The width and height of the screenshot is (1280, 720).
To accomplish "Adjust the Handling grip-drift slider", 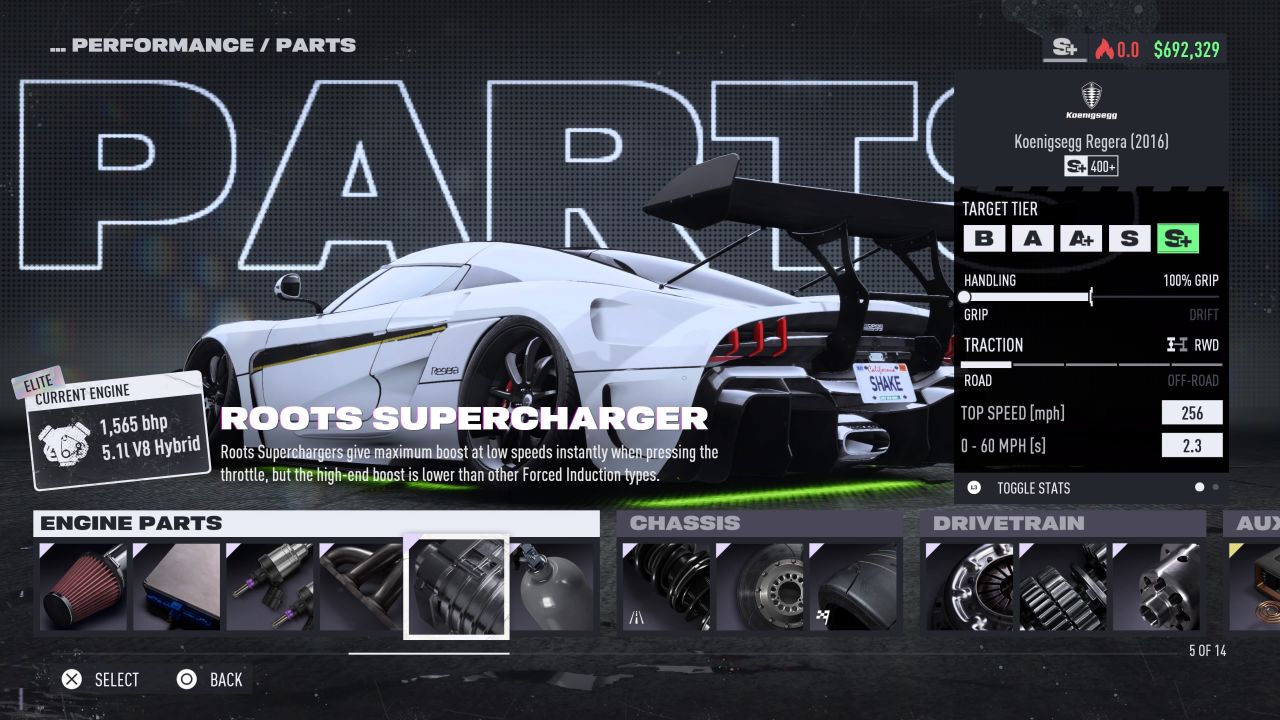I will click(x=1090, y=297).
